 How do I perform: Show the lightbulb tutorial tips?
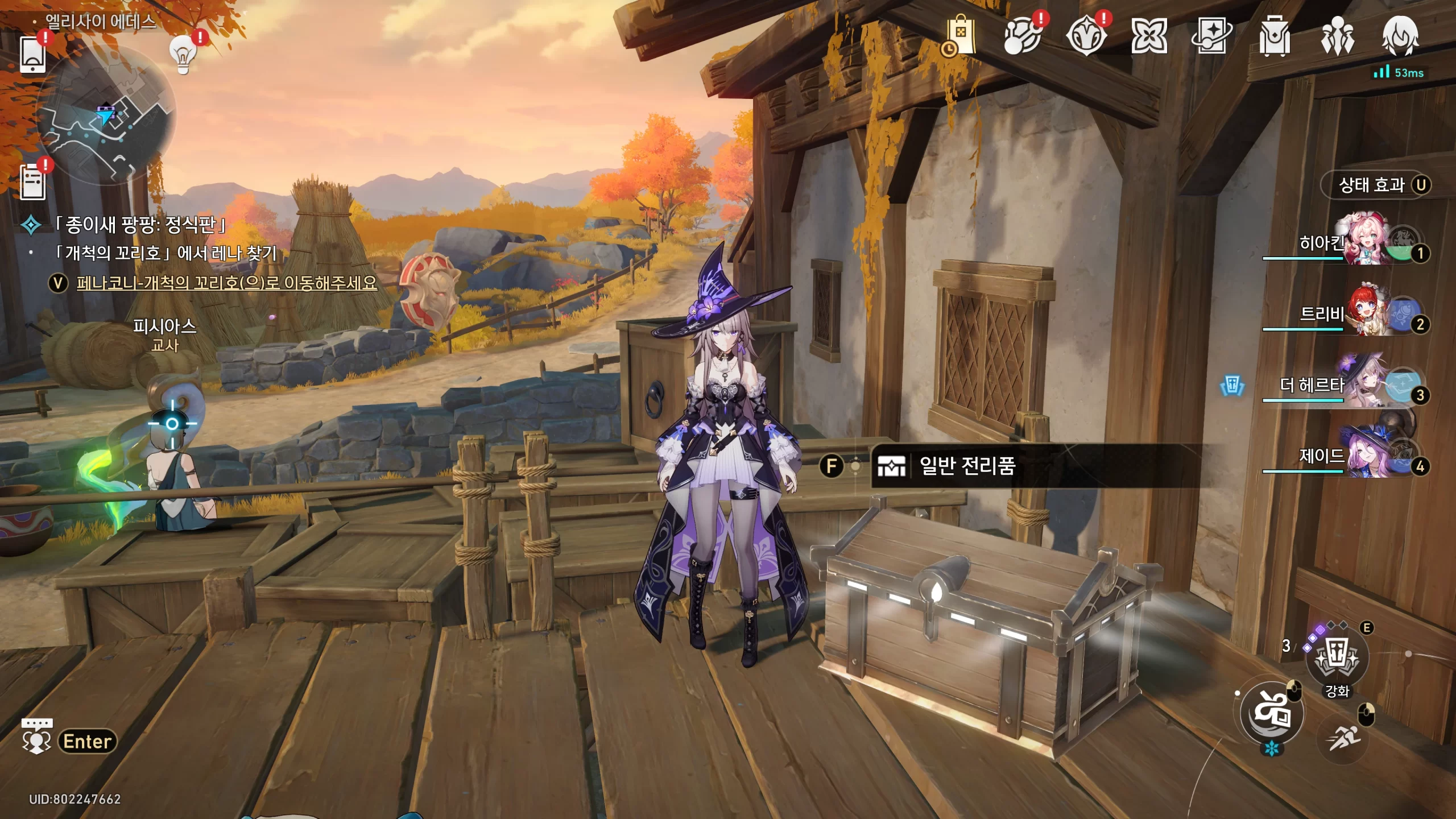pos(183,55)
